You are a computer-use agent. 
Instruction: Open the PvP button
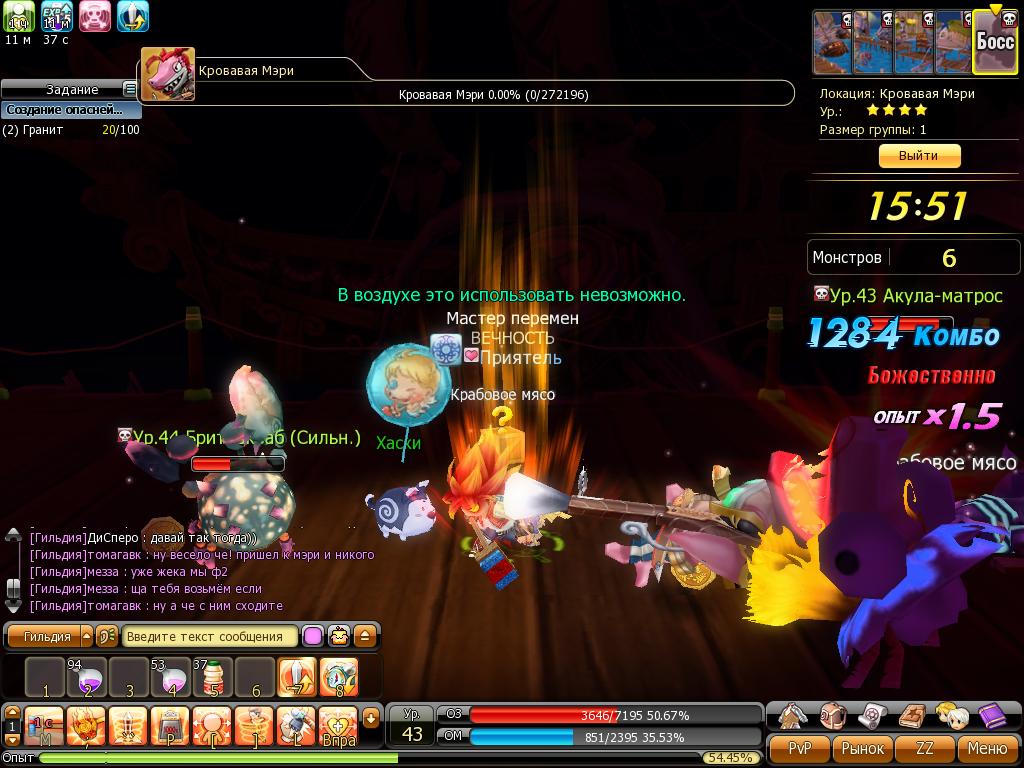(x=800, y=748)
